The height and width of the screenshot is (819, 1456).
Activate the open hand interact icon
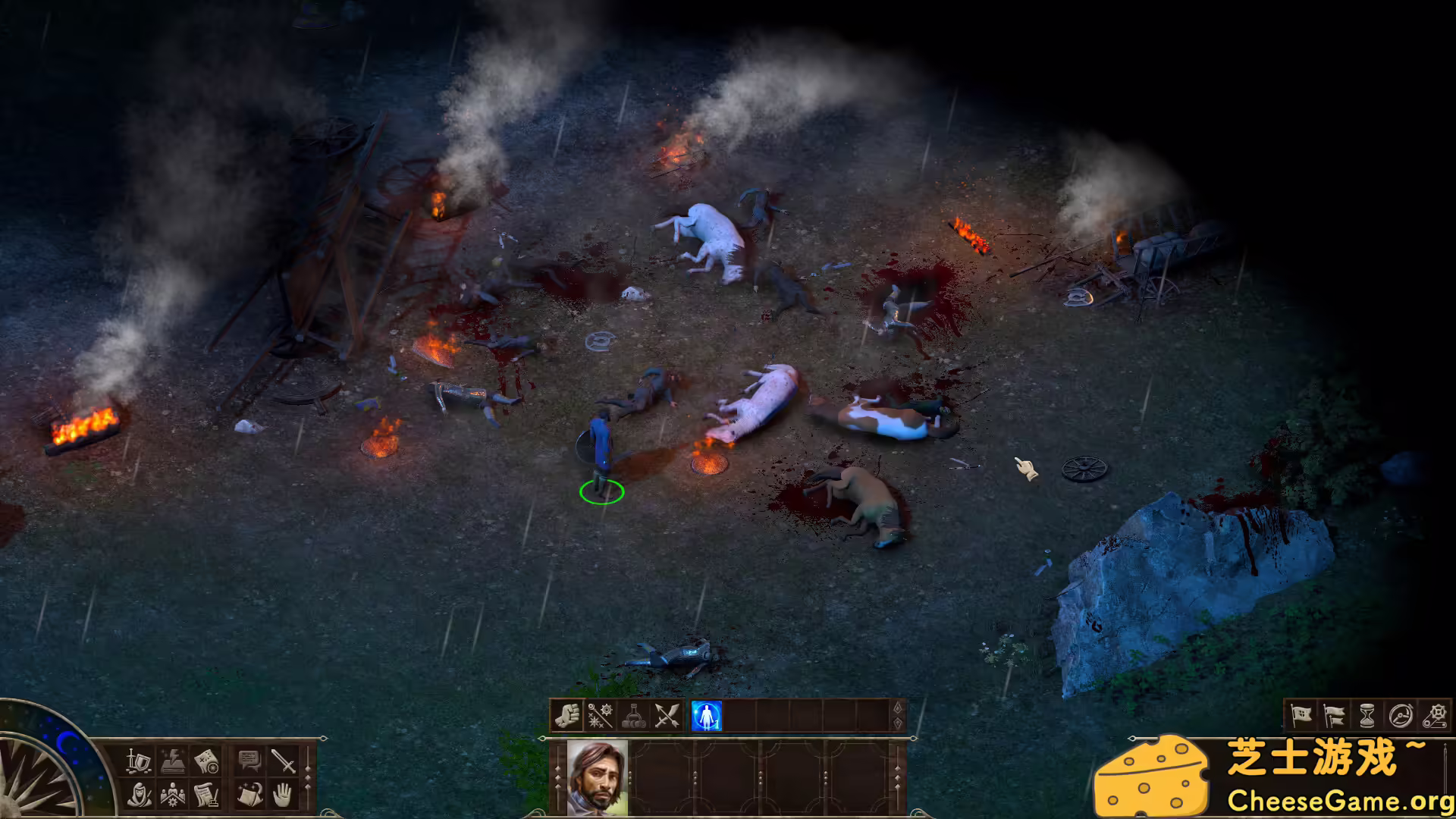[284, 794]
